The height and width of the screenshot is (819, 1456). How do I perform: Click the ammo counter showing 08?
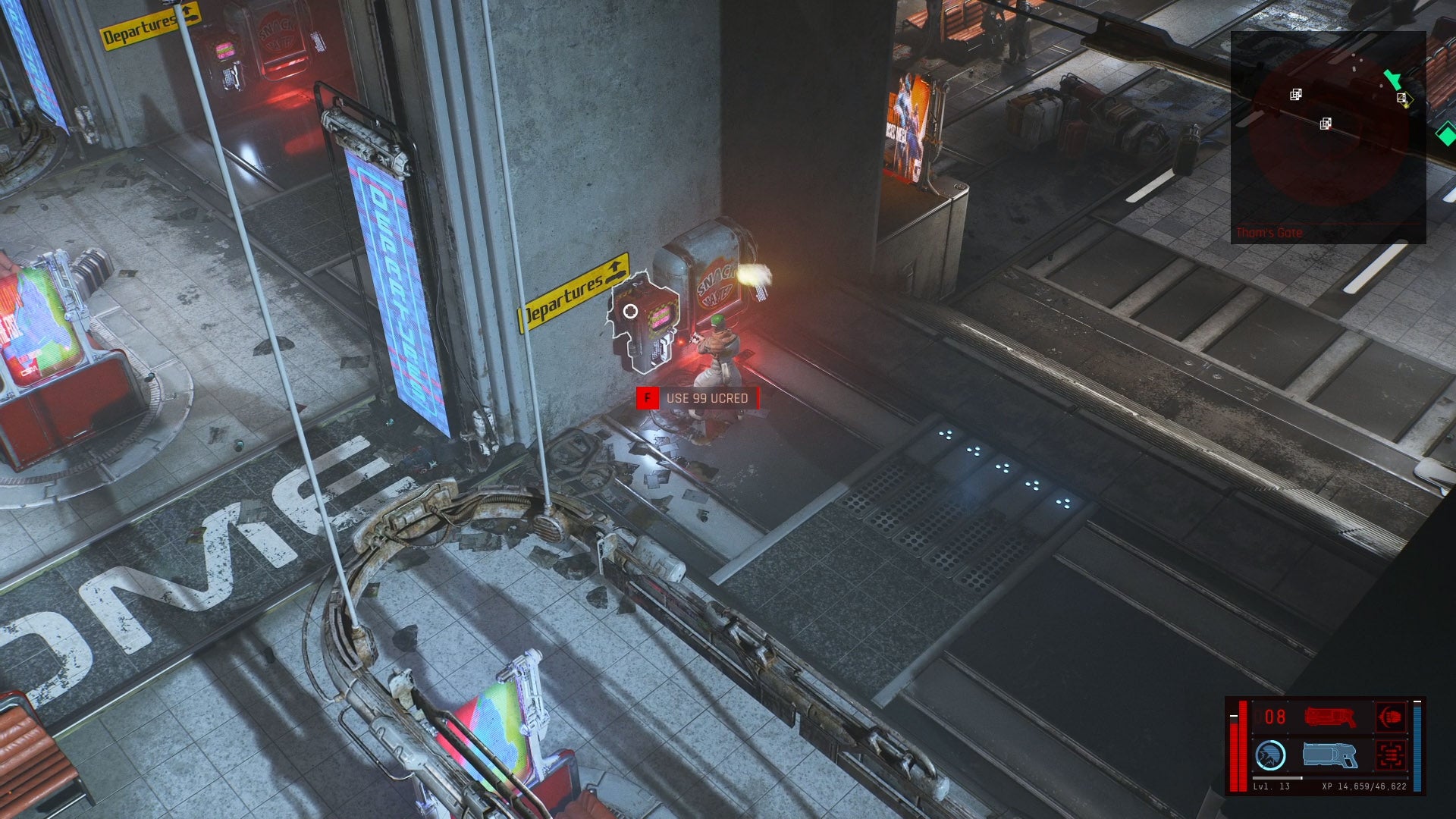pyautogui.click(x=1273, y=717)
